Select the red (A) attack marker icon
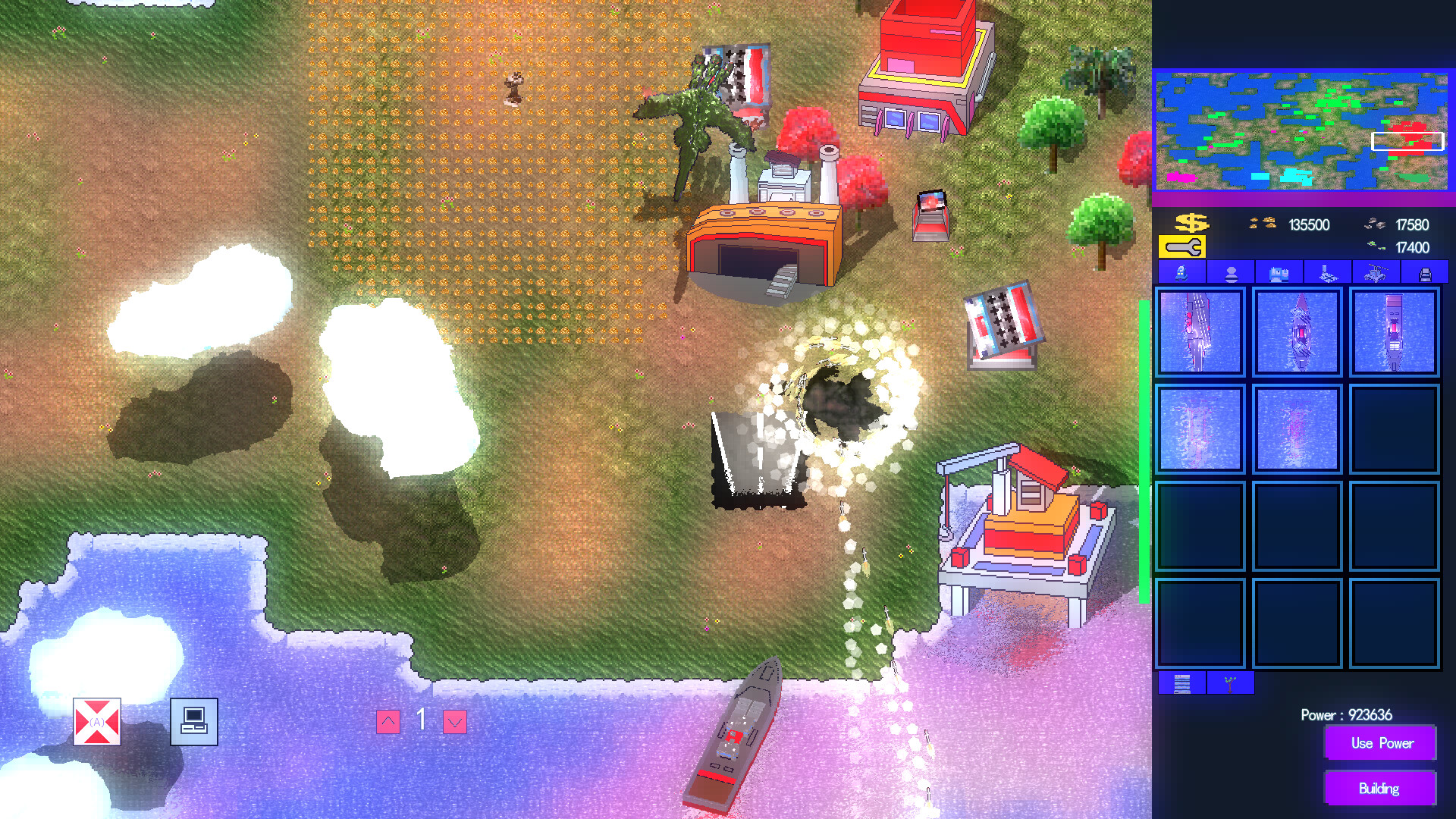1456x819 pixels. click(x=96, y=723)
